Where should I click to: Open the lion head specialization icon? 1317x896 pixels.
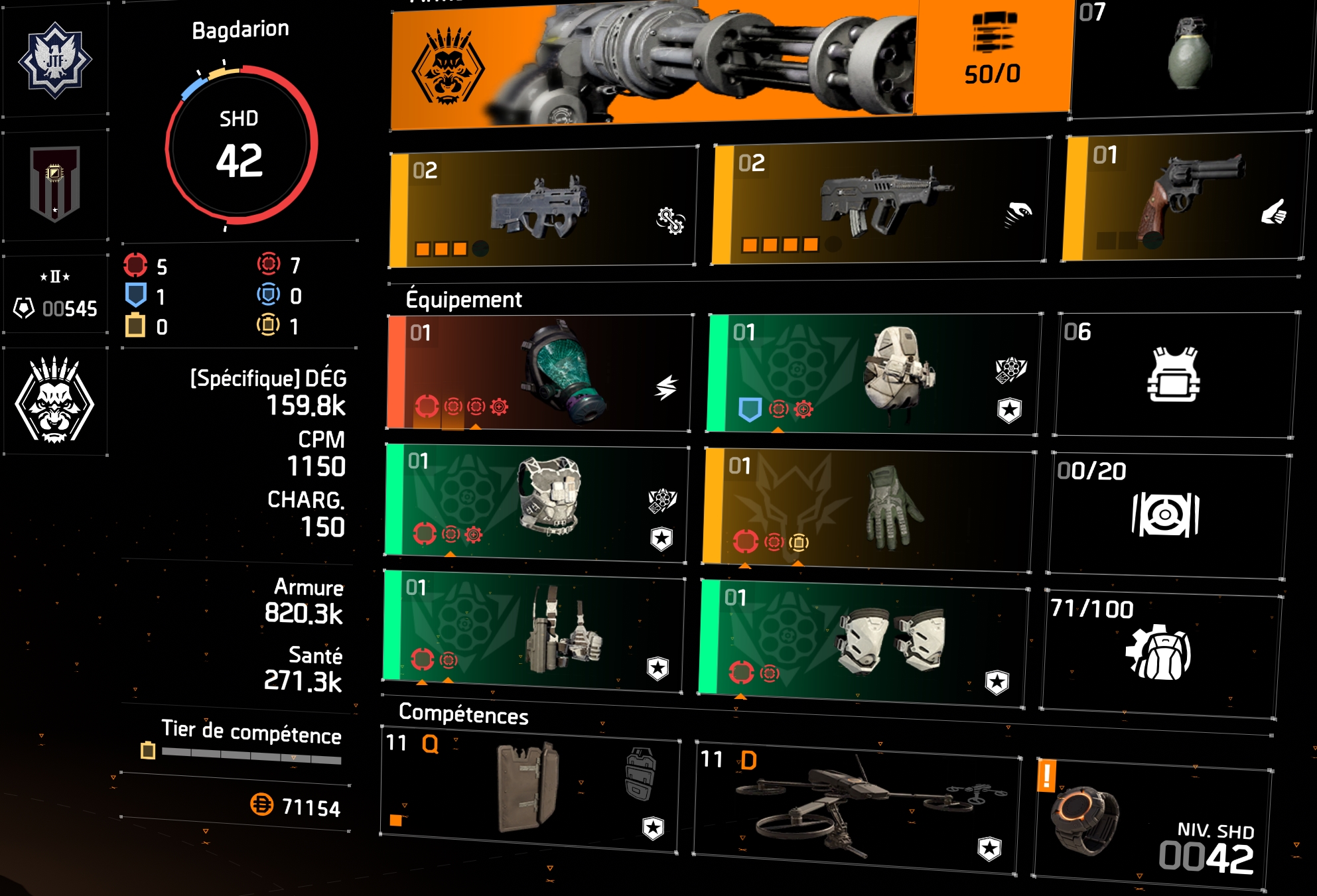pyautogui.click(x=55, y=403)
